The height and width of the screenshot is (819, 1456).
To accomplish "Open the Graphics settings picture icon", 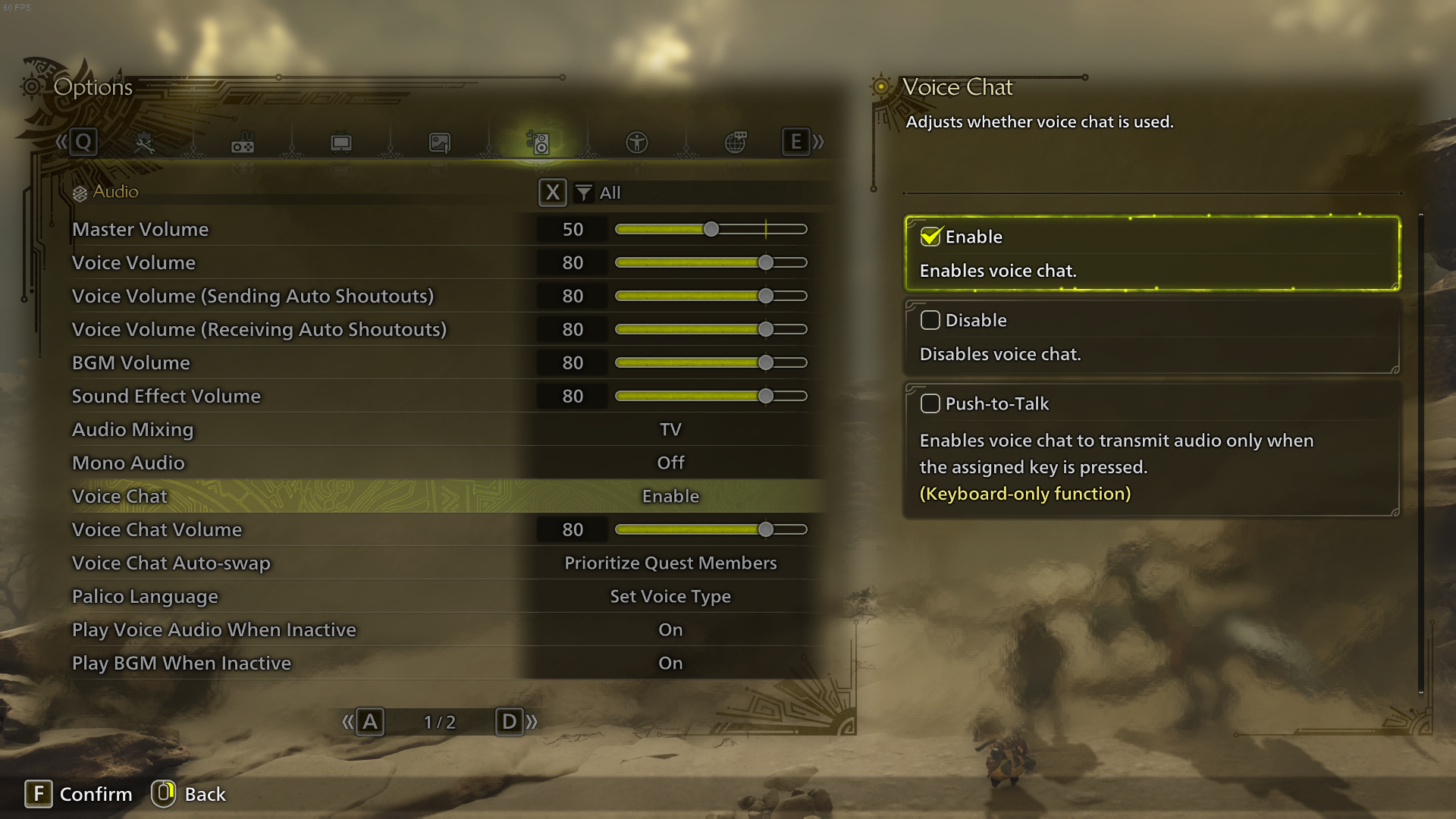I will [x=439, y=142].
